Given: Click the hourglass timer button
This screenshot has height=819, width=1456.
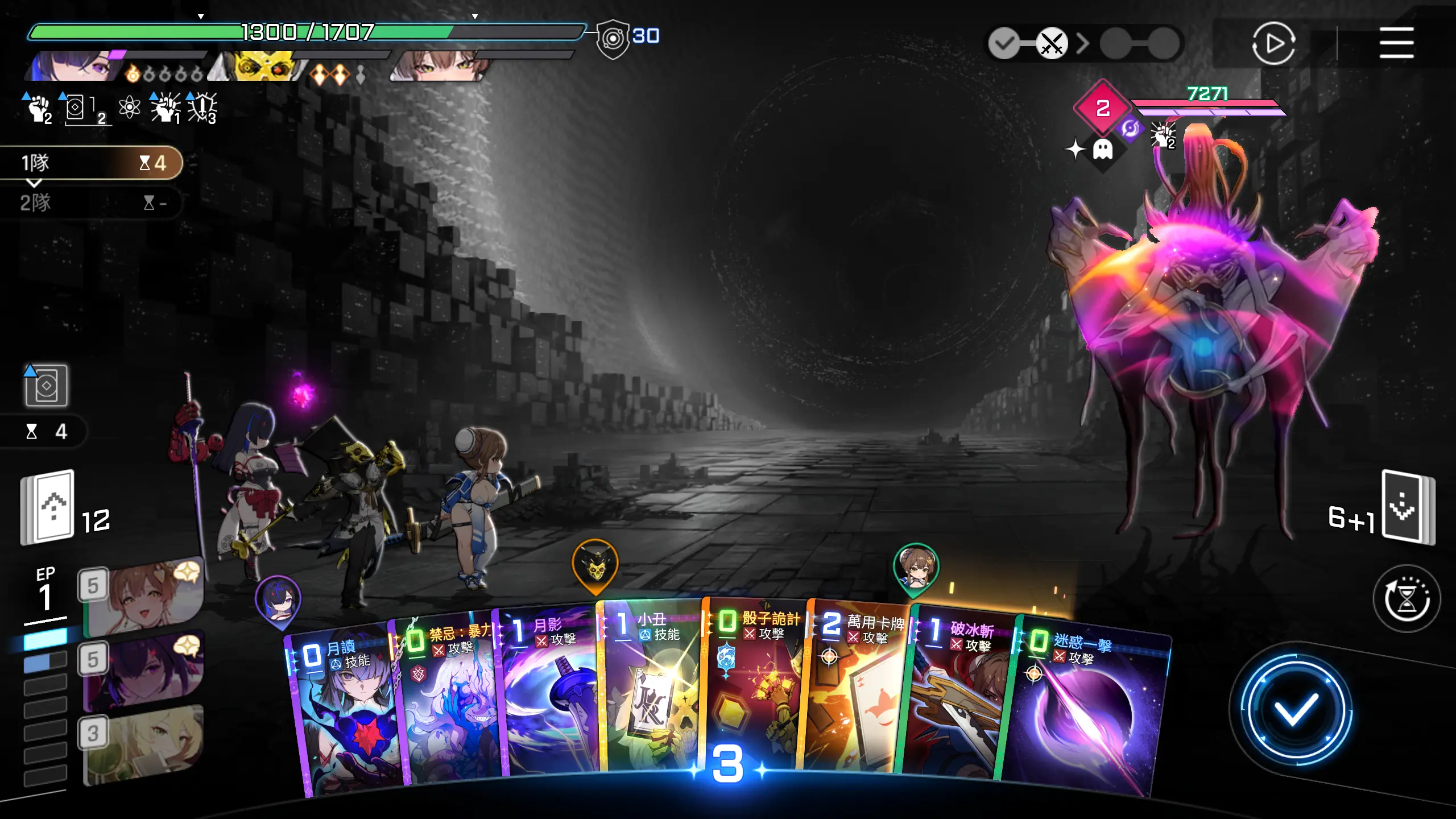Looking at the screenshot, I should 1407,598.
